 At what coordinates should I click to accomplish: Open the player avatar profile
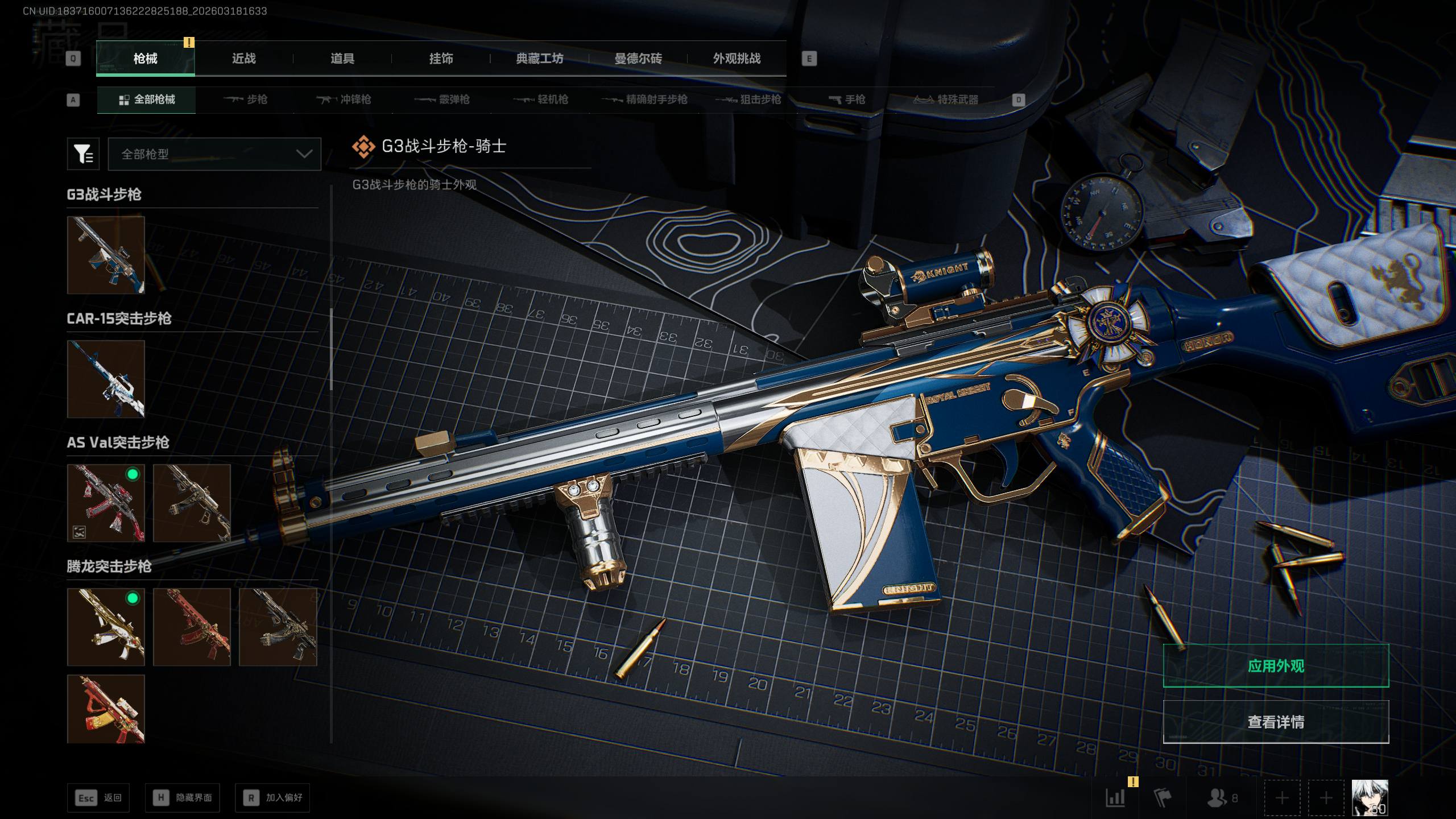[1370, 797]
